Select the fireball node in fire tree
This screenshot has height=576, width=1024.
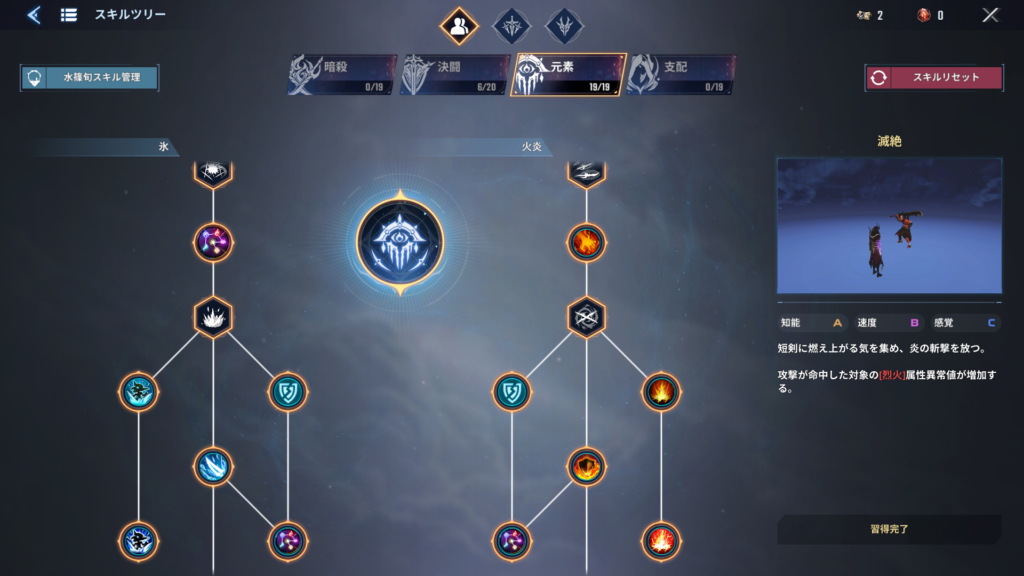(x=587, y=241)
